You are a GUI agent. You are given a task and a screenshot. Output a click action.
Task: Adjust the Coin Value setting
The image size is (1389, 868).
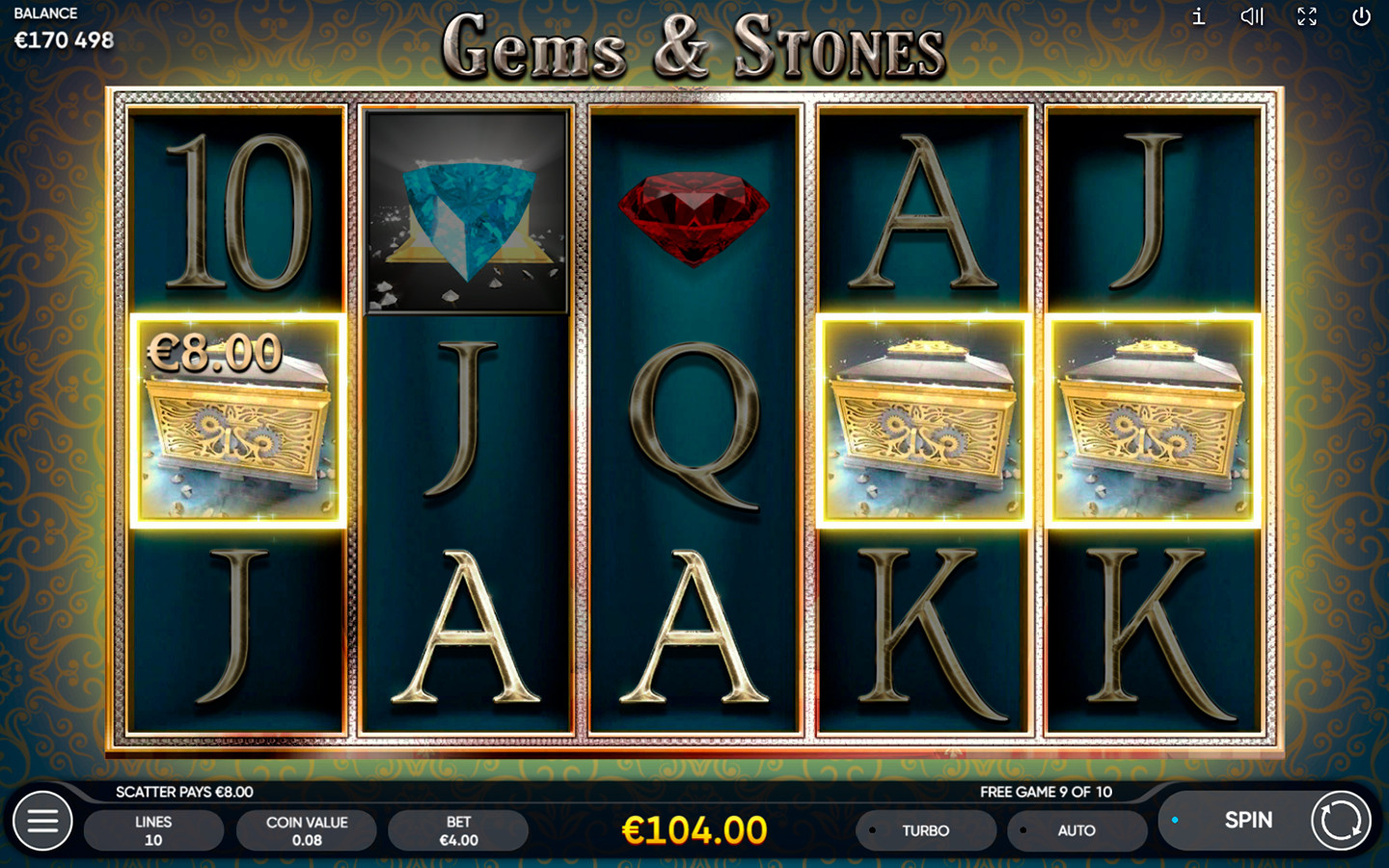click(x=307, y=830)
